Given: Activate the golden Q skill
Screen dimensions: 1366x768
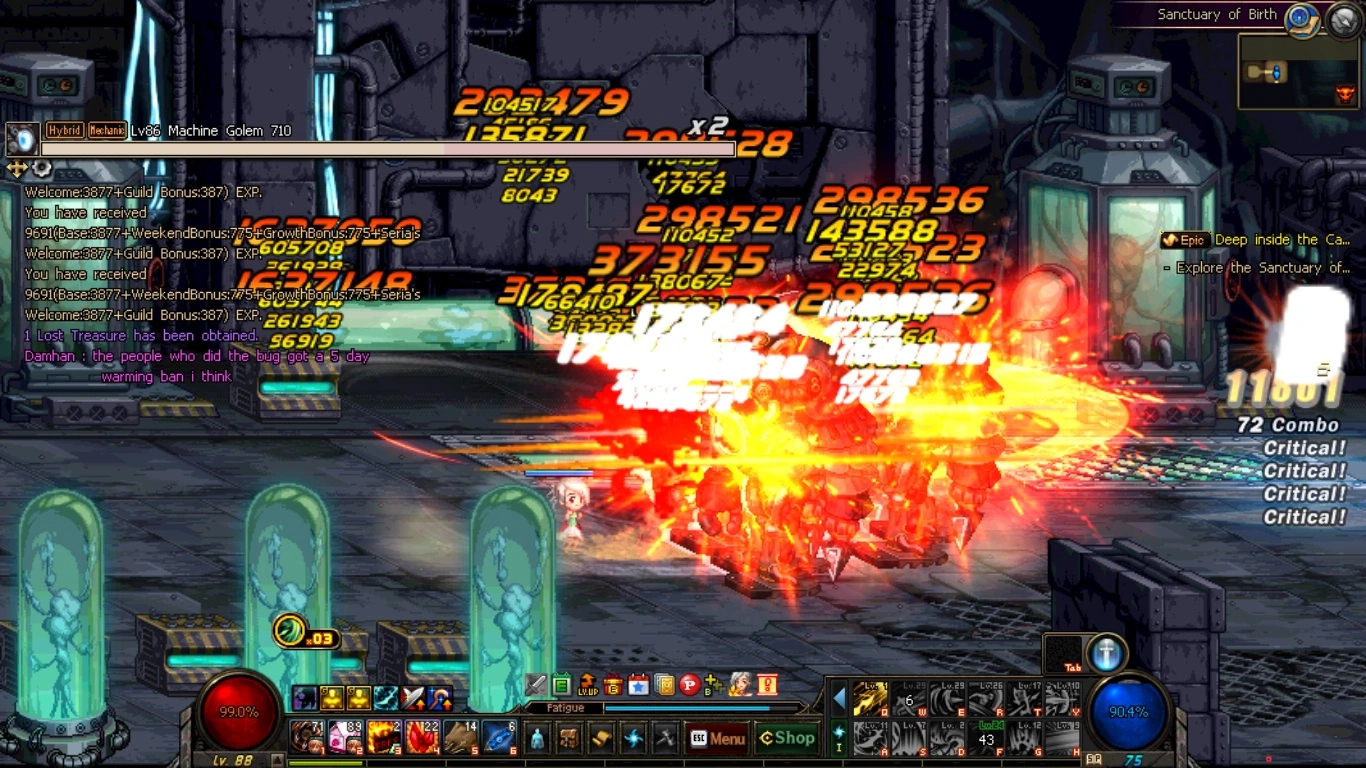Looking at the screenshot, I should (871, 700).
